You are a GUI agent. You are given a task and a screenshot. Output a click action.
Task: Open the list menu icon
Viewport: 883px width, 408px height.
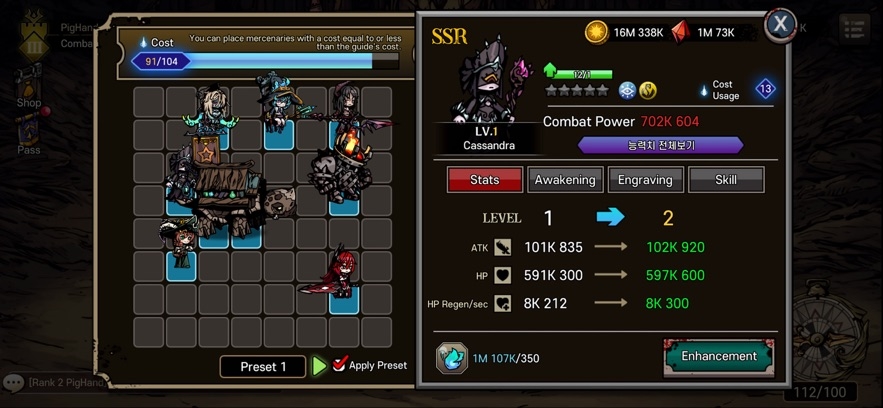[x=853, y=28]
